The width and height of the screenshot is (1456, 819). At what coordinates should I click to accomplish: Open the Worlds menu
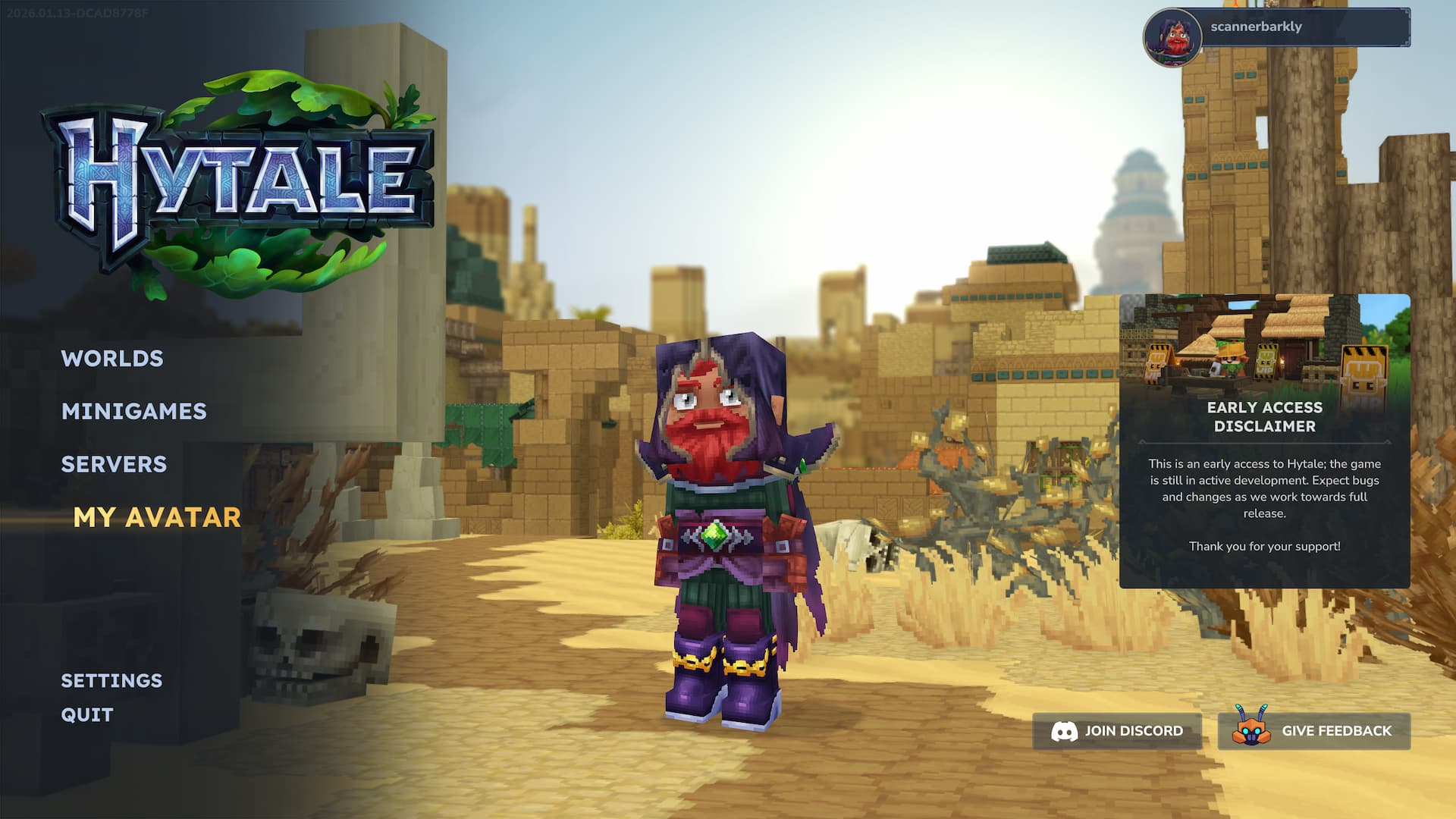pyautogui.click(x=112, y=359)
